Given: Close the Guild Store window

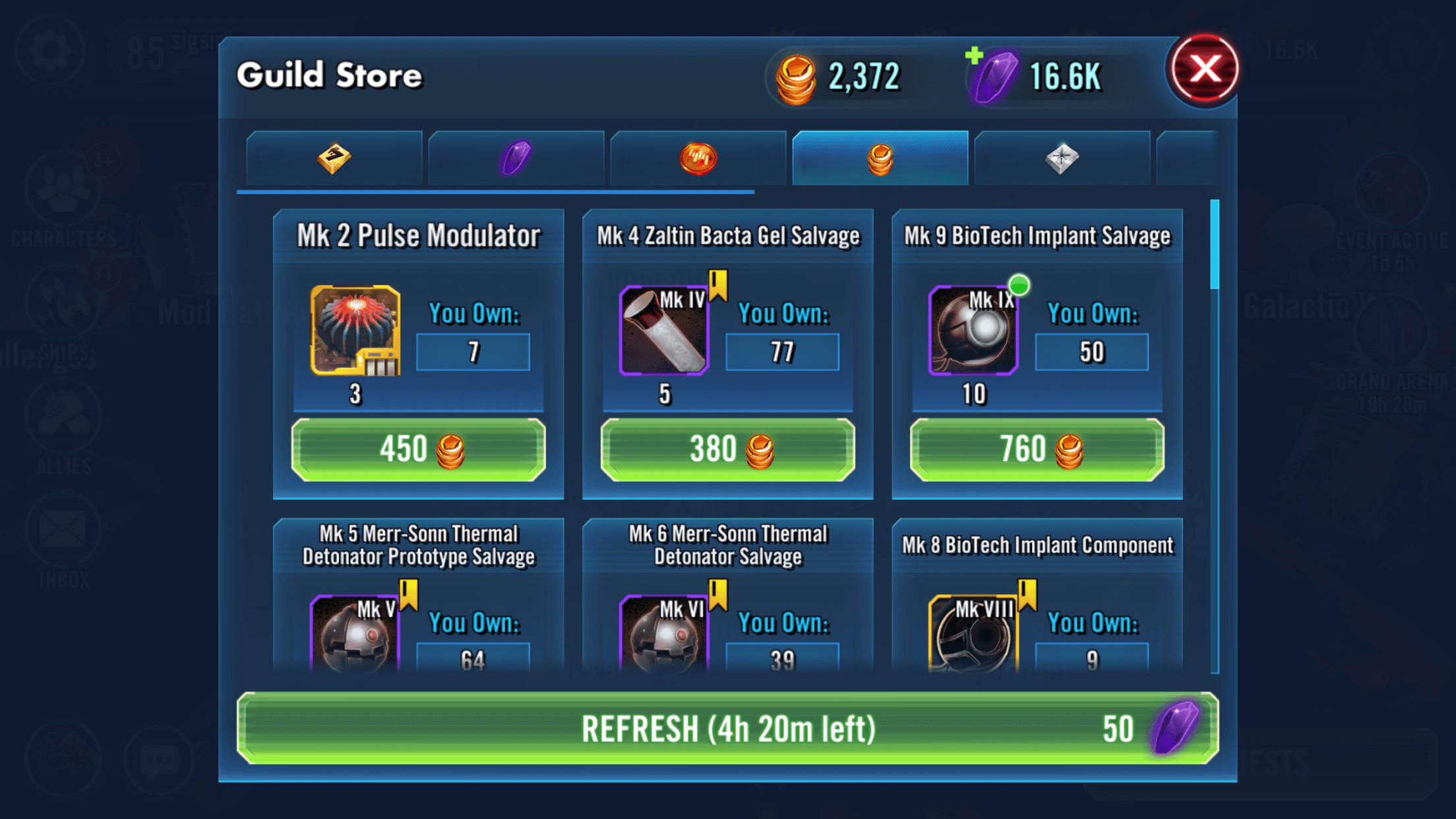Looking at the screenshot, I should [1204, 69].
